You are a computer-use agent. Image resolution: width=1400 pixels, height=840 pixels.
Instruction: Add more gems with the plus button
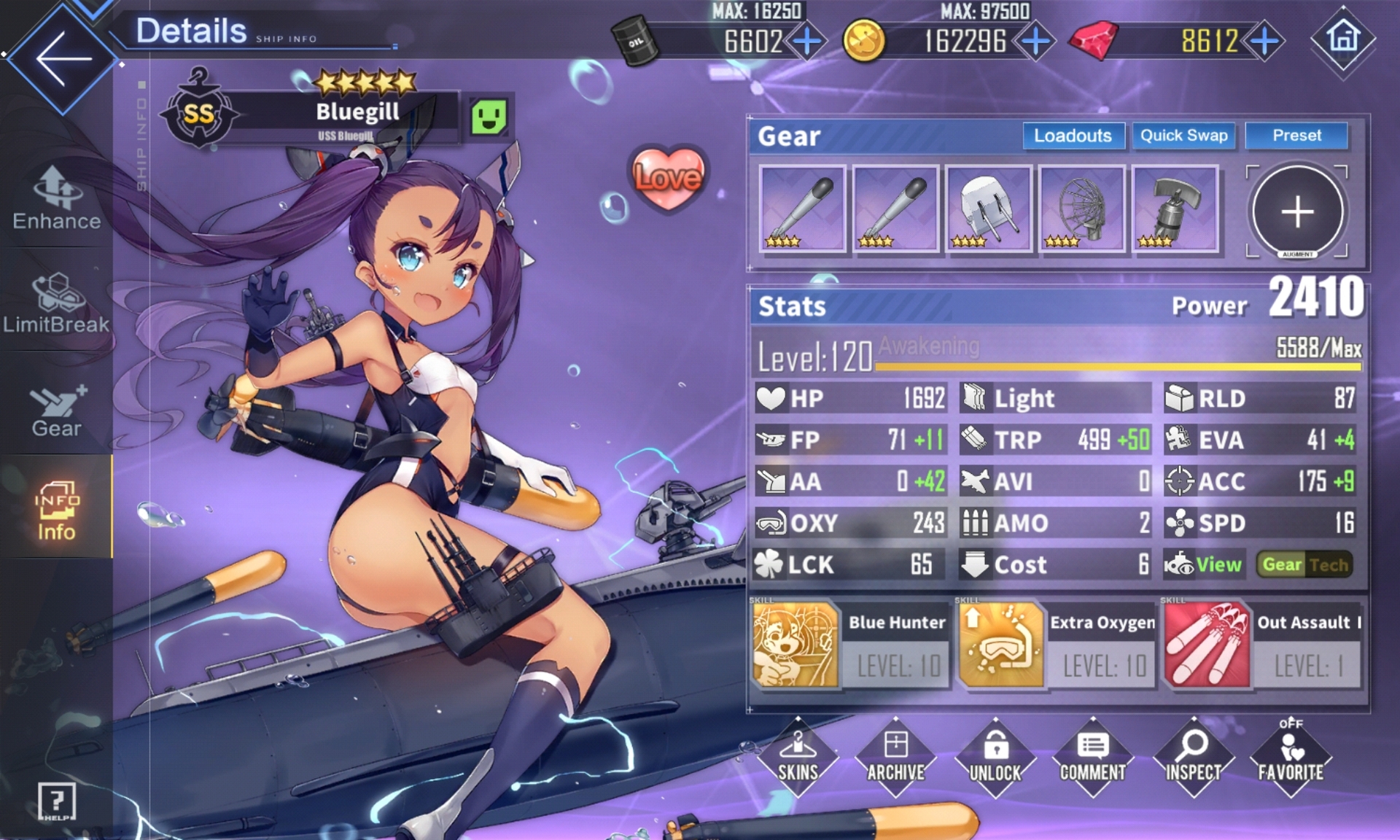pos(1265,41)
